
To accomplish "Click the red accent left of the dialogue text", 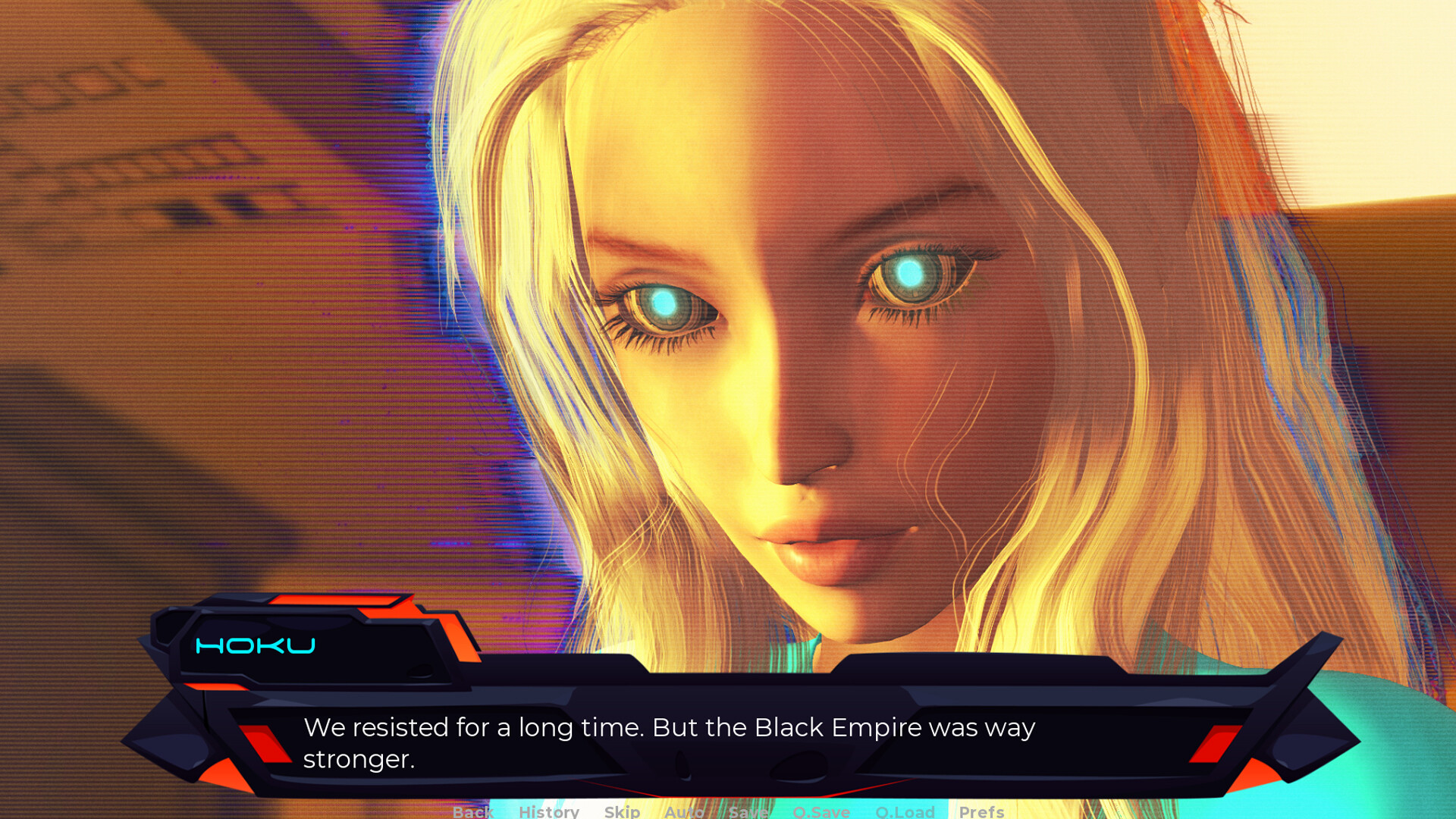I will pos(264,743).
